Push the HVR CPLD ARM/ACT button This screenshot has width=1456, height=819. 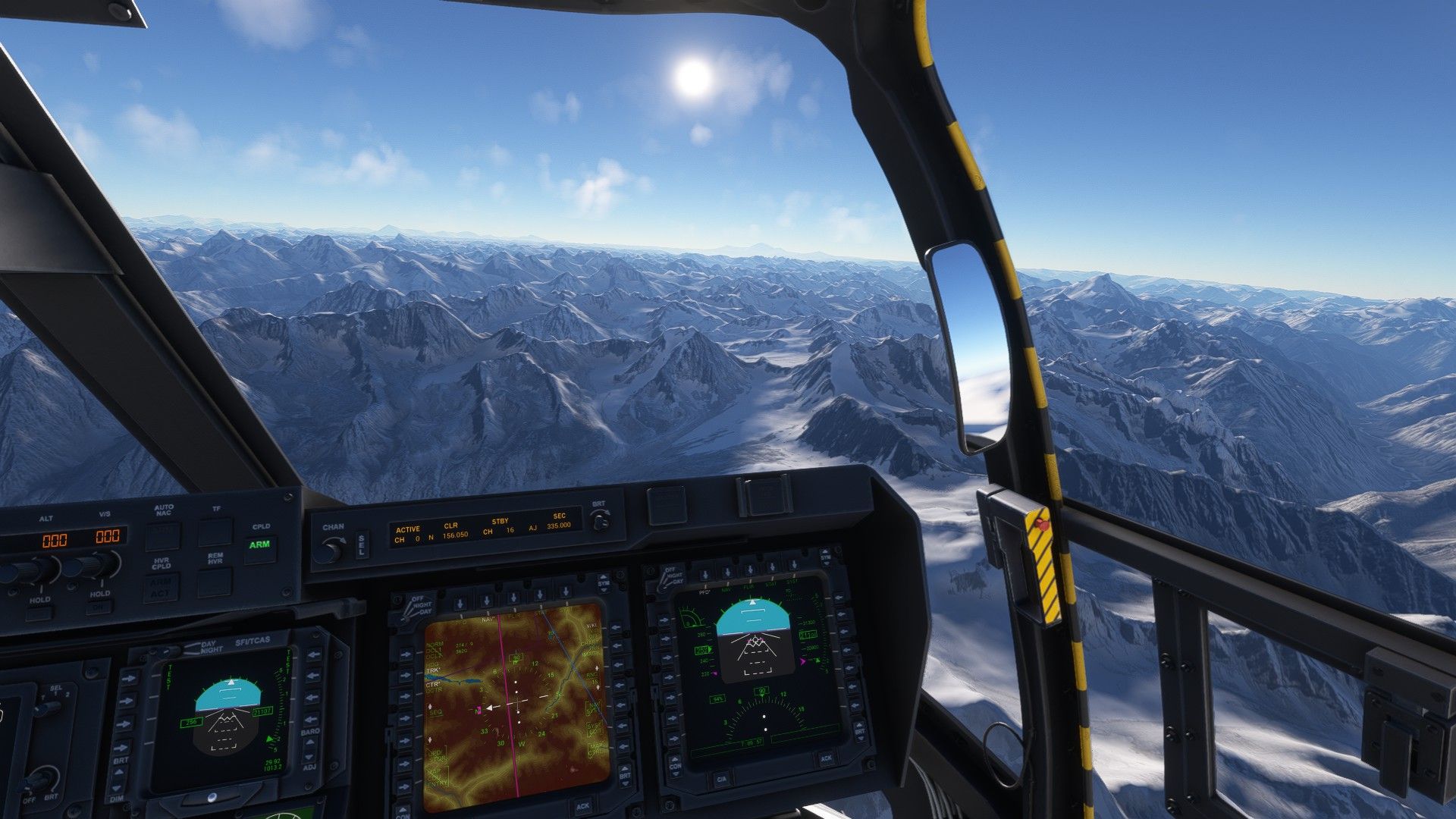point(161,588)
